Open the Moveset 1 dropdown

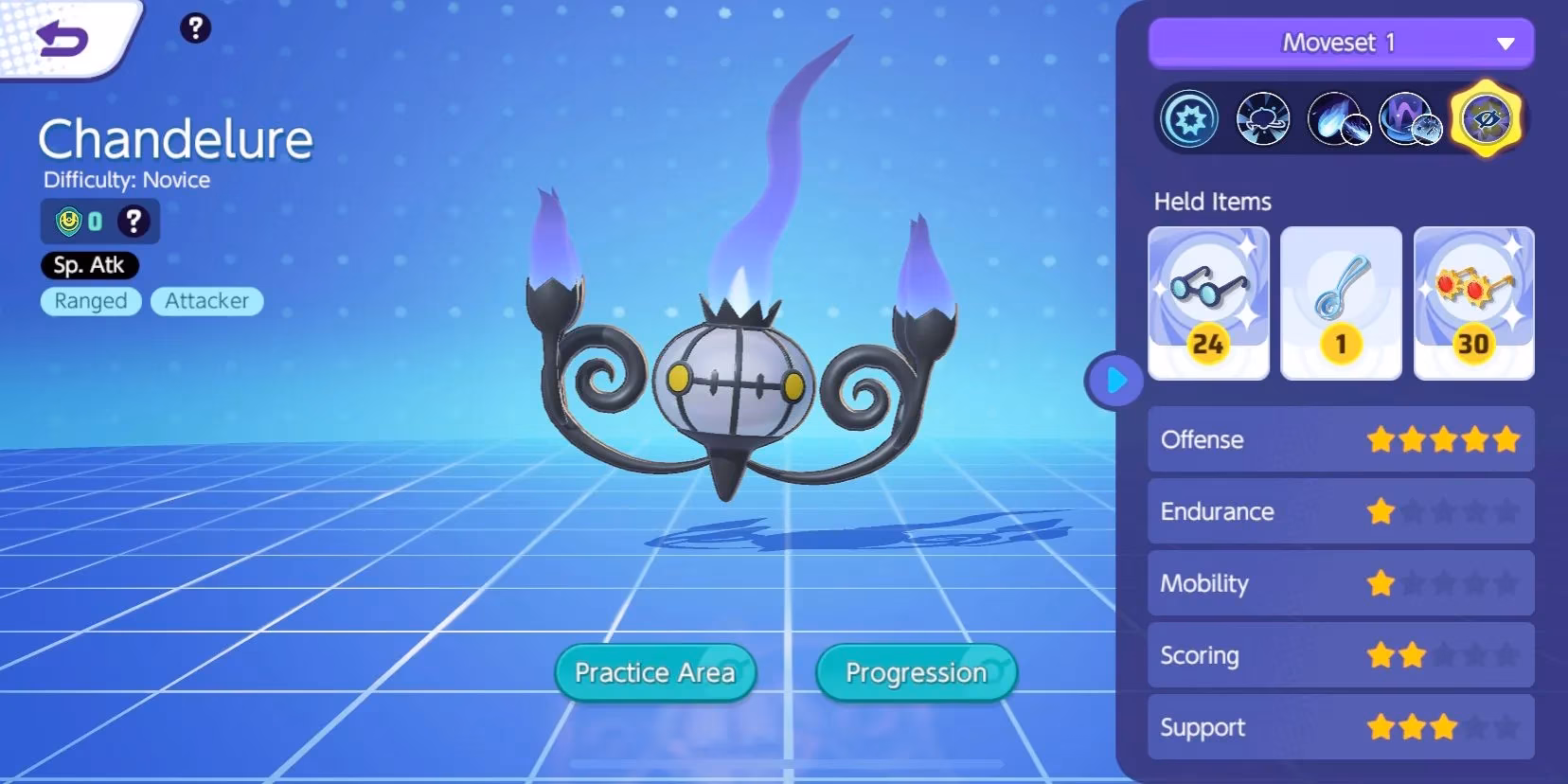pyautogui.click(x=1341, y=43)
